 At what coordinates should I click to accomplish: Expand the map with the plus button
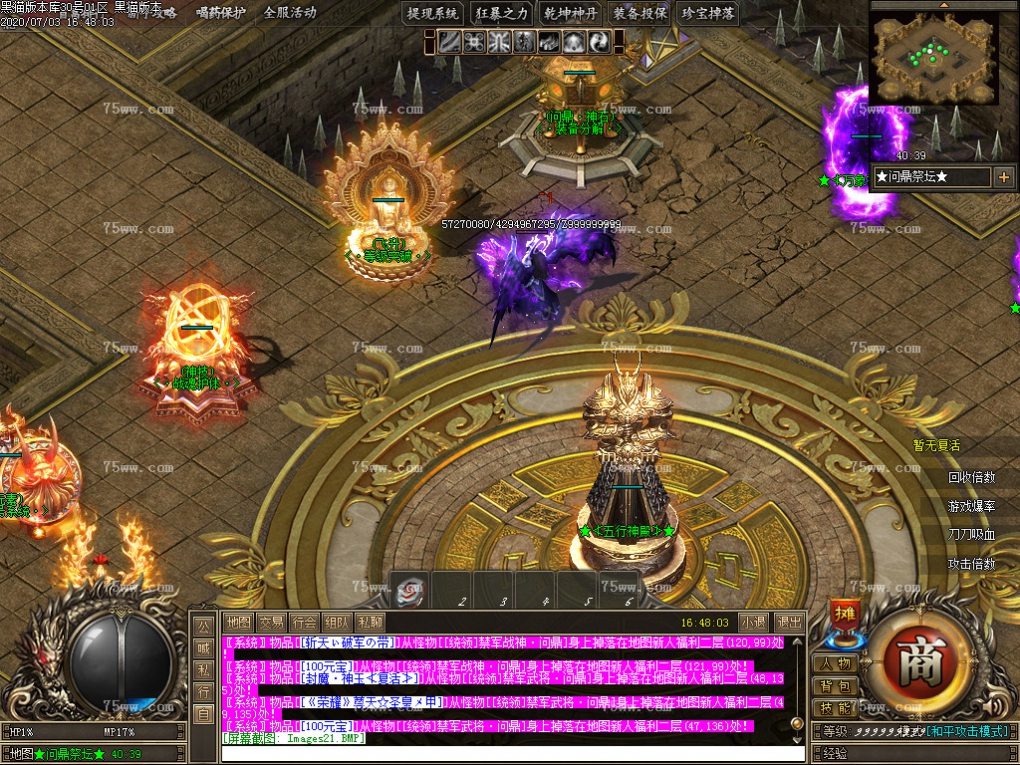point(1003,177)
